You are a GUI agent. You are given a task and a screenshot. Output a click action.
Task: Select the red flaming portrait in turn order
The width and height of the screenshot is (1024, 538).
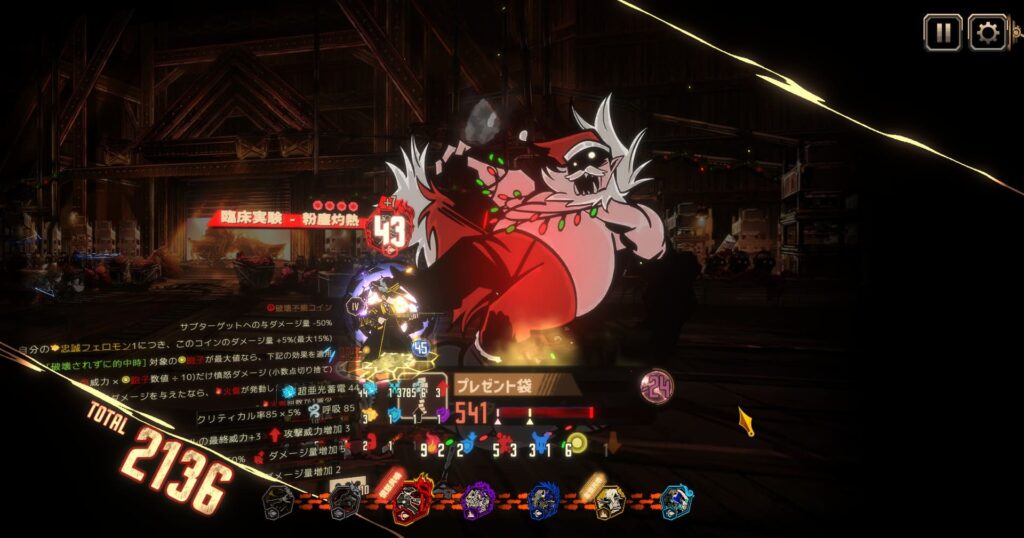click(414, 499)
